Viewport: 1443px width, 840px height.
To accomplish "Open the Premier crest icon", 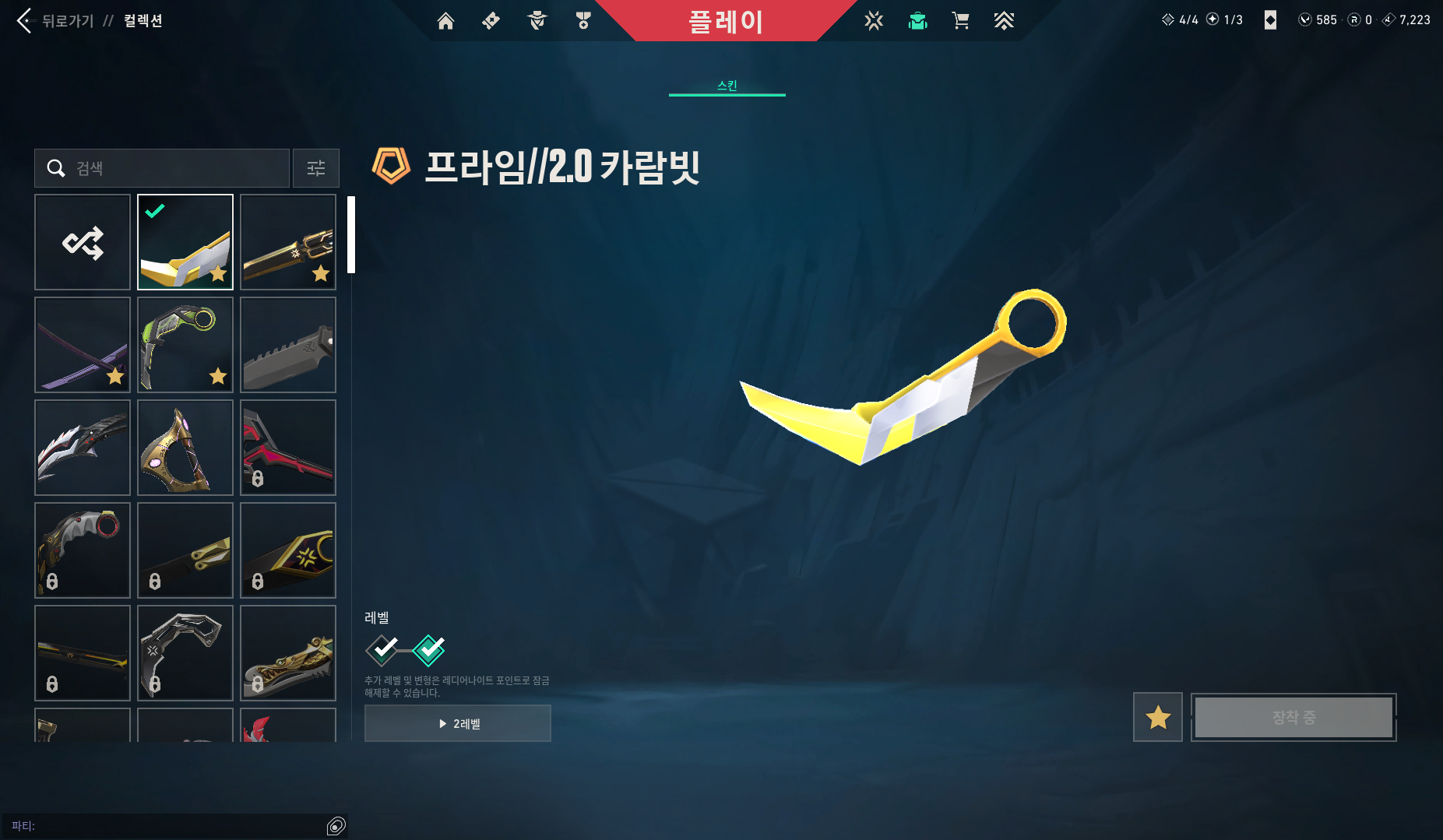I will click(1004, 21).
